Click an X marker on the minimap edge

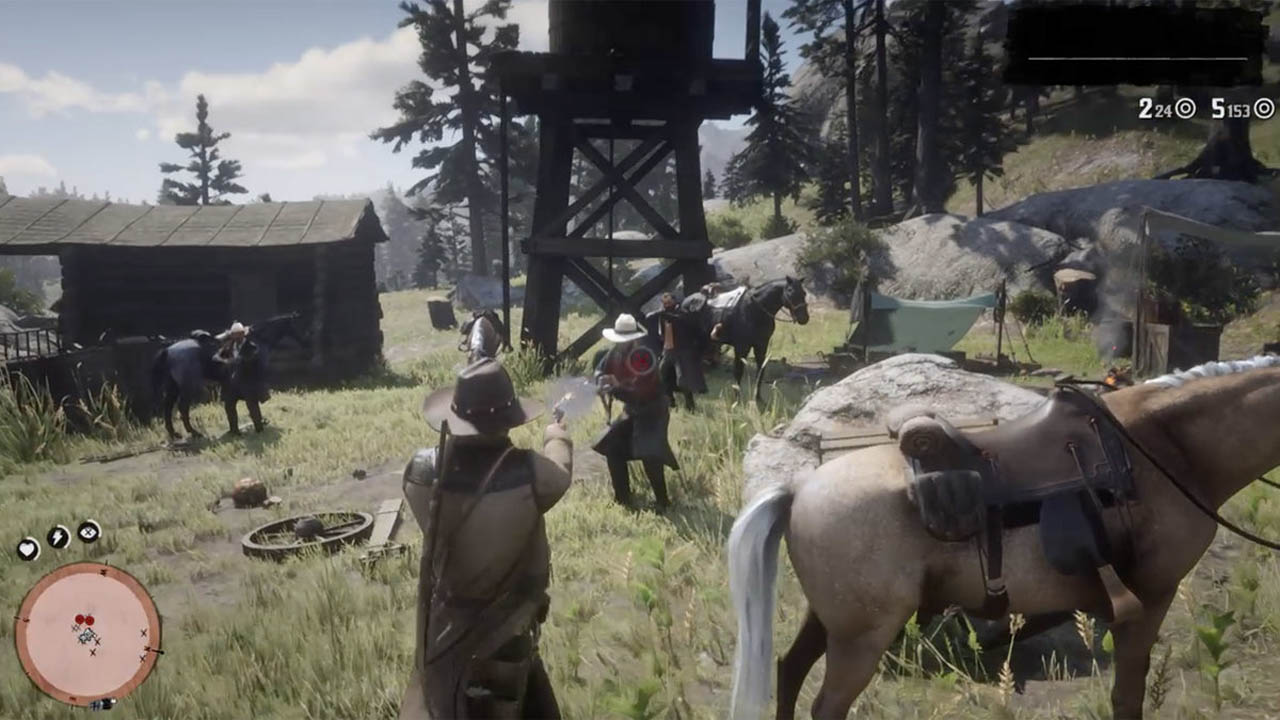click(143, 633)
